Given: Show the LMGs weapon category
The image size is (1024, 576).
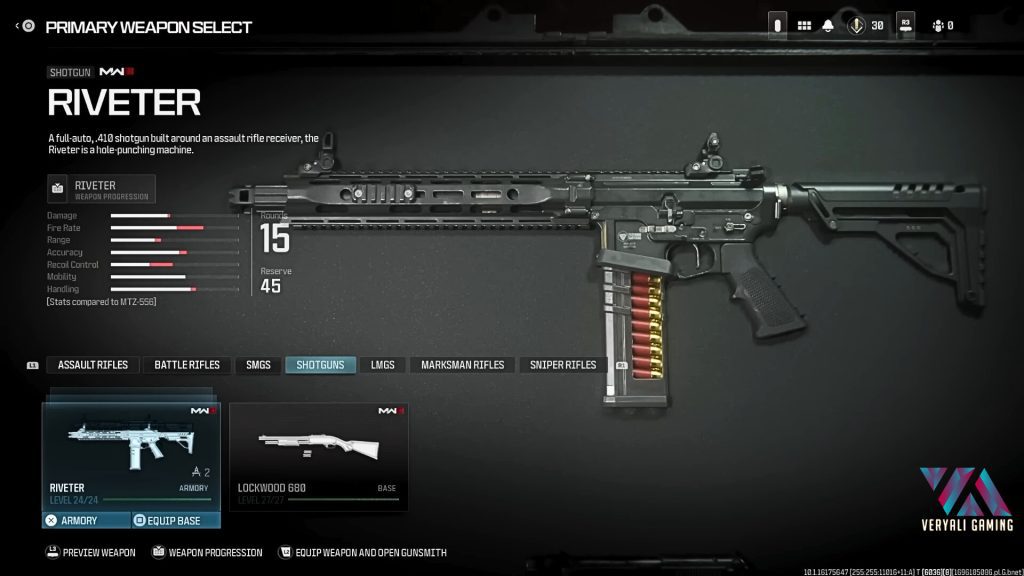Looking at the screenshot, I should click(382, 365).
